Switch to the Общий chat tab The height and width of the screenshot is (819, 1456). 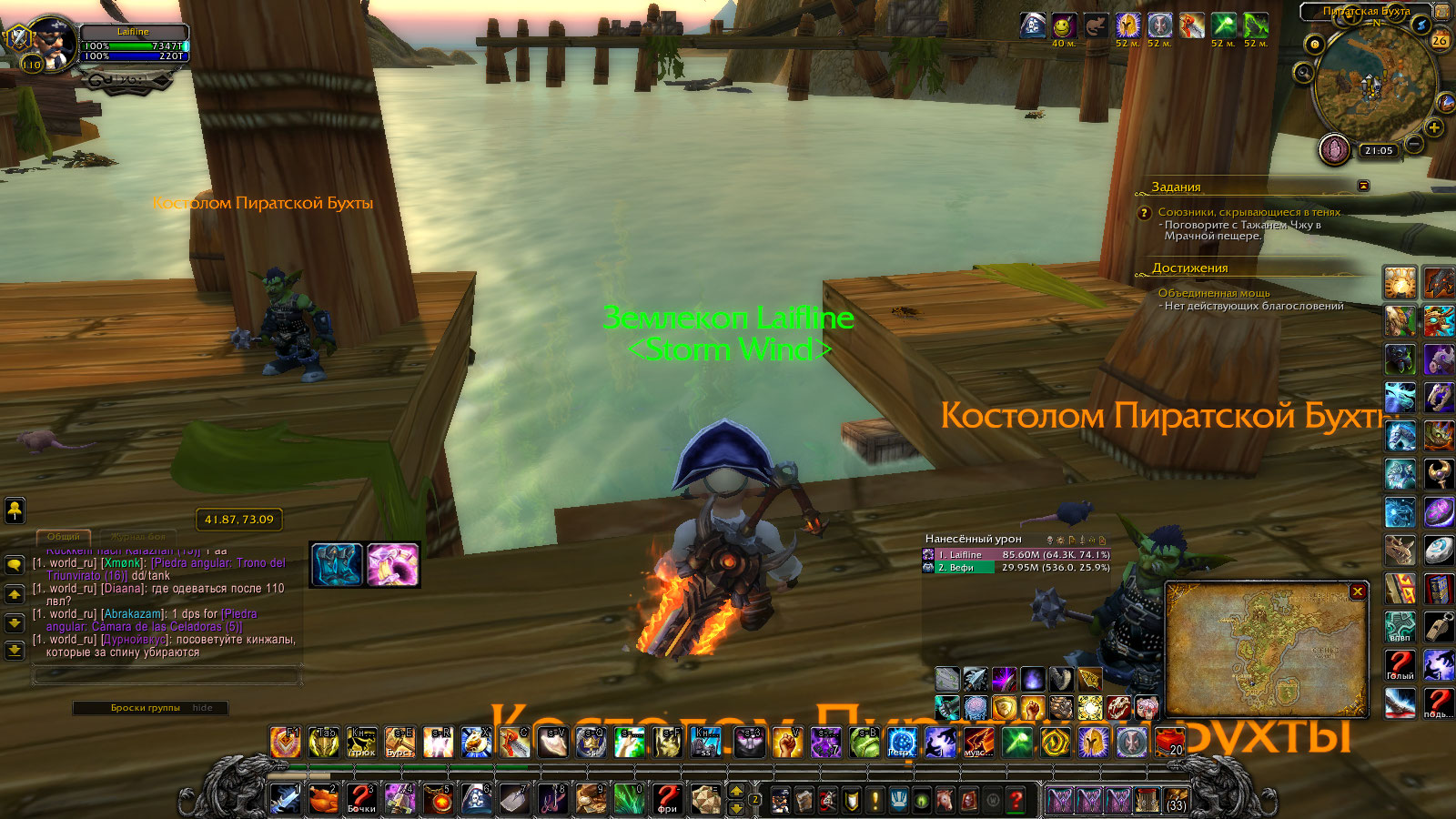(x=64, y=537)
